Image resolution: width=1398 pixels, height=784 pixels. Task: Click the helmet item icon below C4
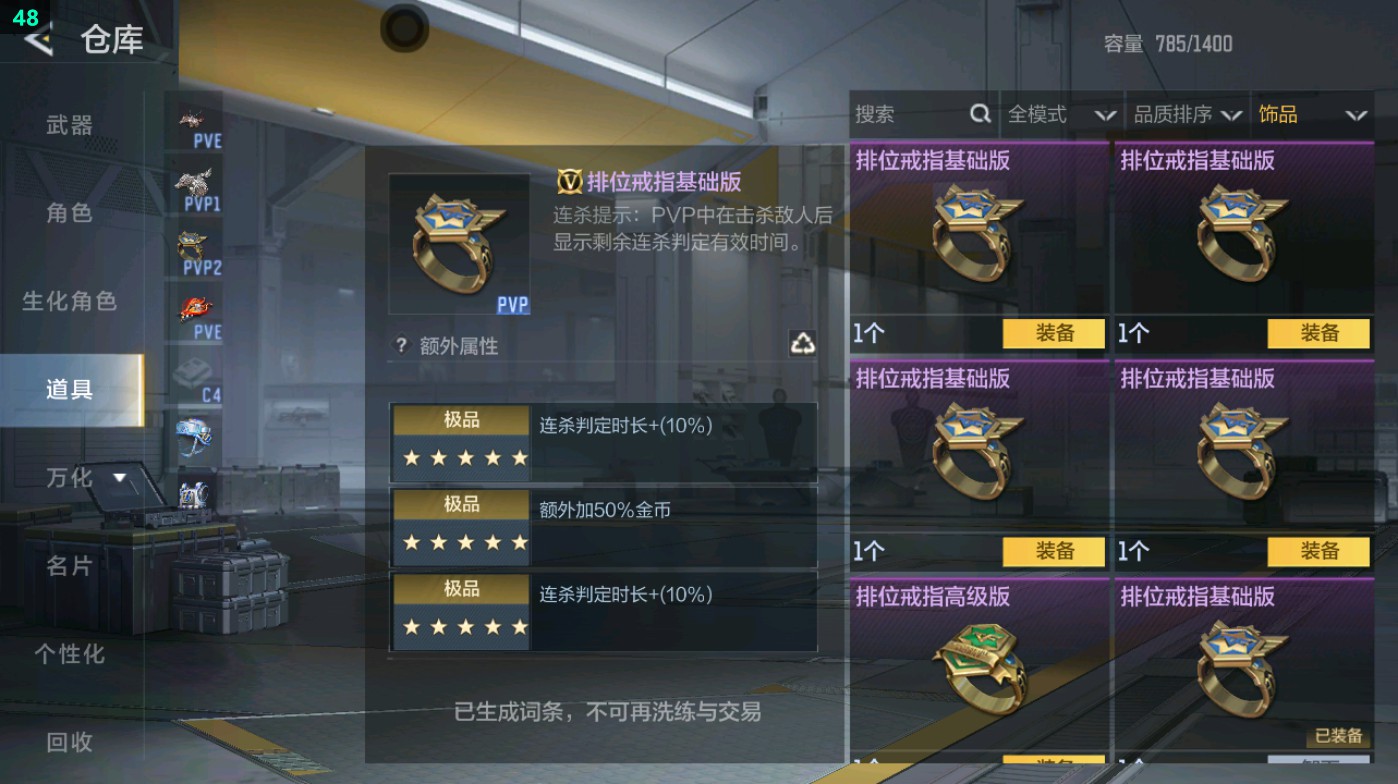tap(197, 432)
